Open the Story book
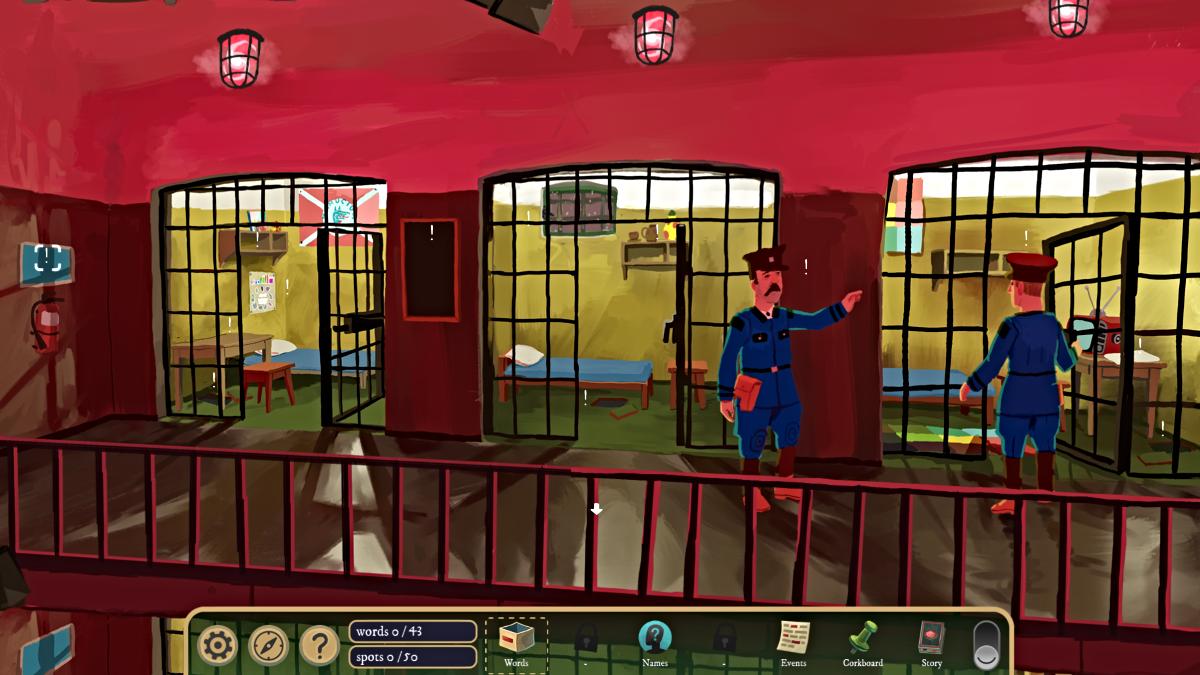 [931, 642]
